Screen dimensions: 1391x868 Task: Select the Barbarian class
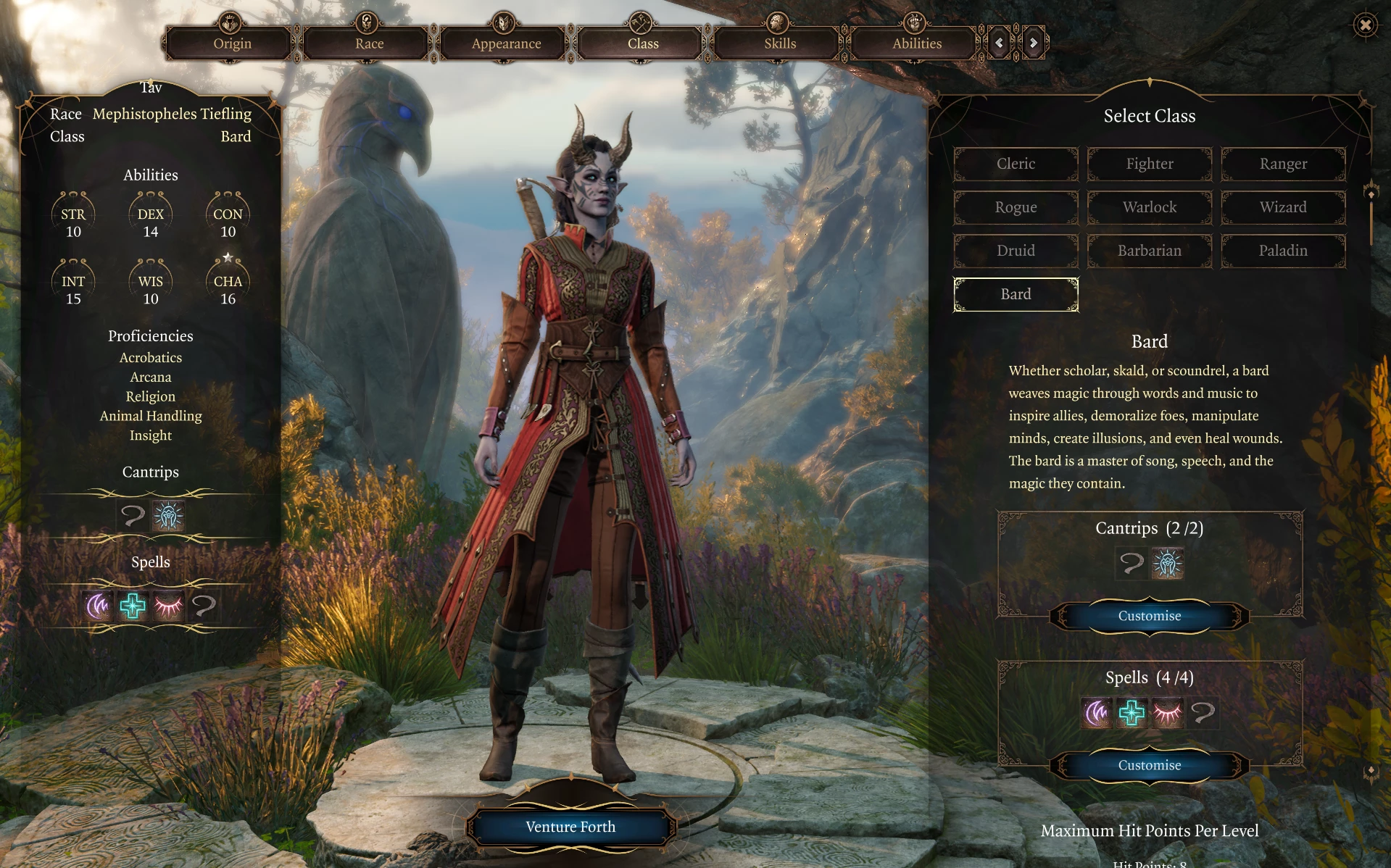(1150, 251)
